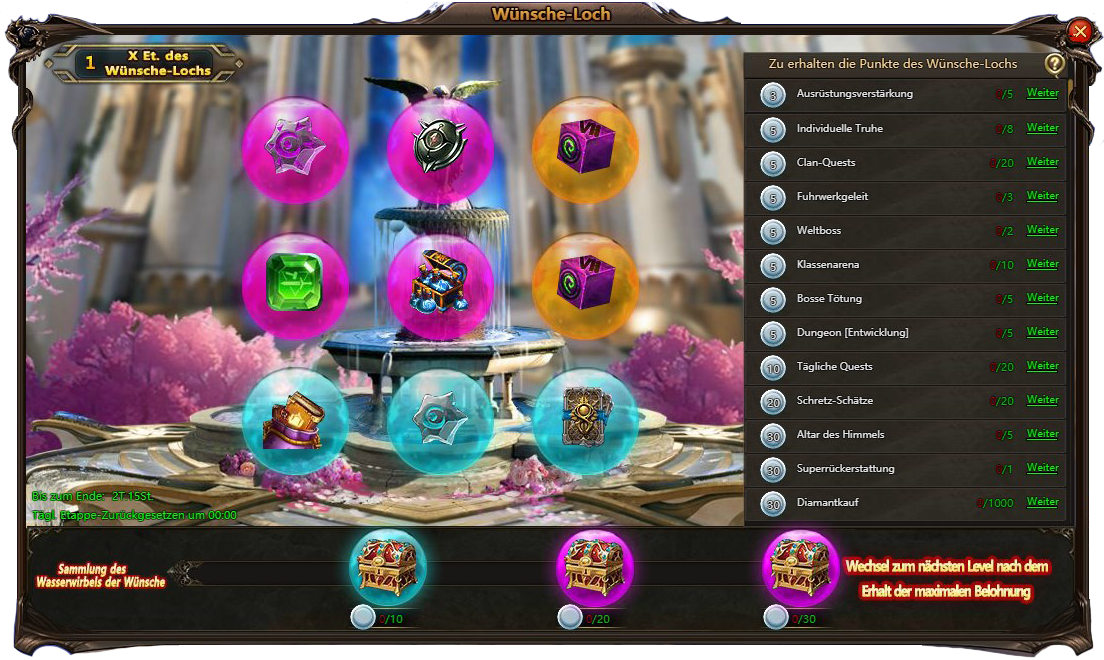Go to Tägliche Quests via Weiter
The width and height of the screenshot is (1104, 660).
click(x=1042, y=366)
